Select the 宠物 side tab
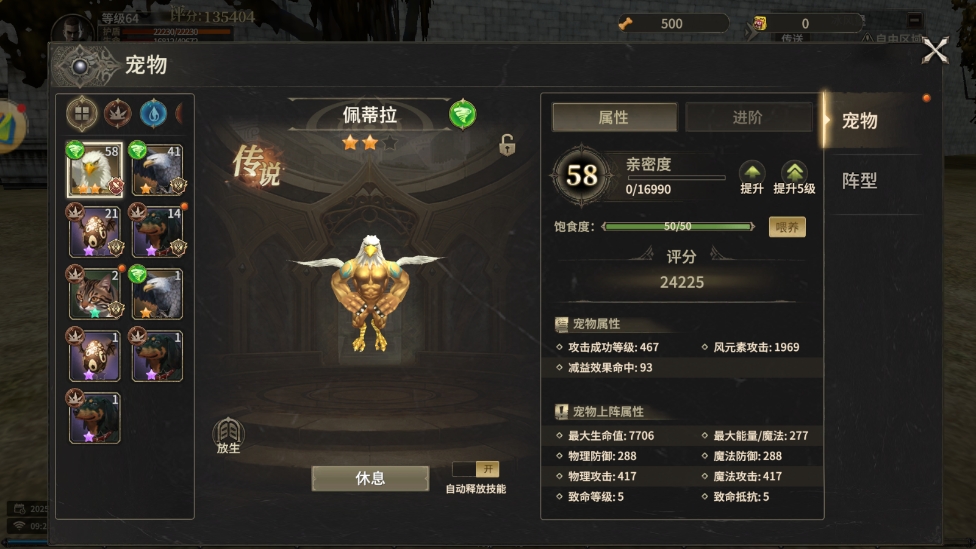 pos(860,121)
